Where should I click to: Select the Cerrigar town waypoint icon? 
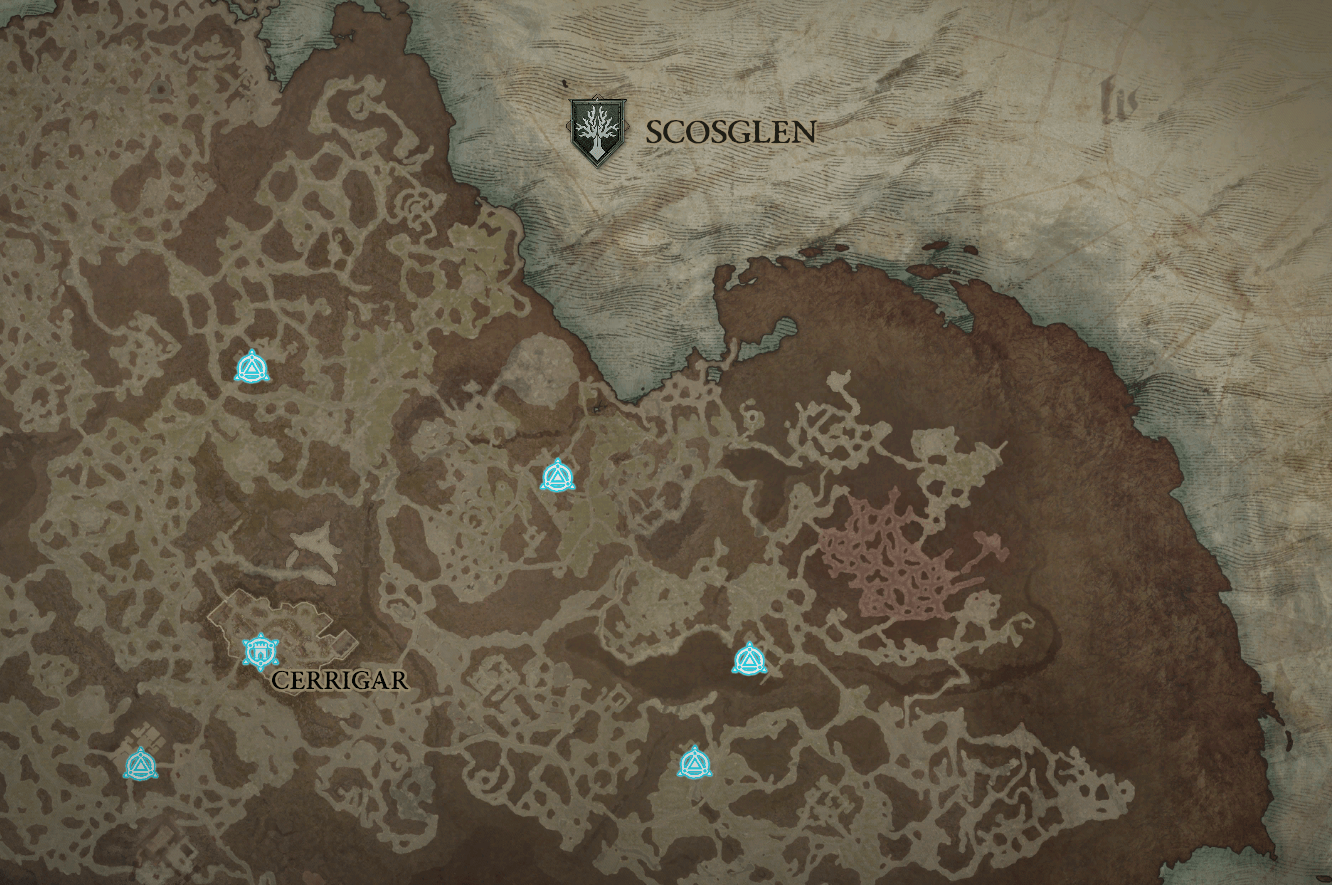[x=261, y=651]
